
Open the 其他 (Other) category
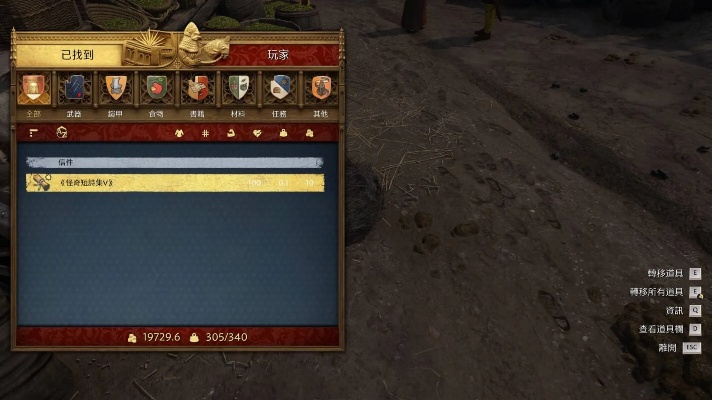319,92
